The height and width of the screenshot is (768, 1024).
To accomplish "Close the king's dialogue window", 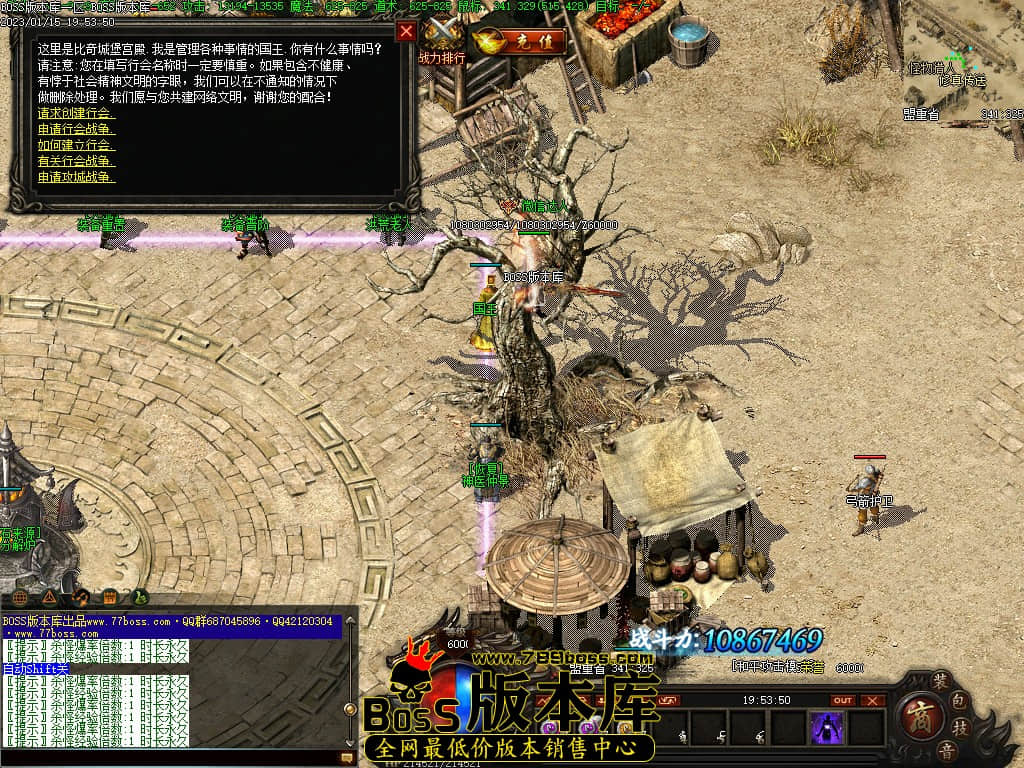I will [406, 31].
